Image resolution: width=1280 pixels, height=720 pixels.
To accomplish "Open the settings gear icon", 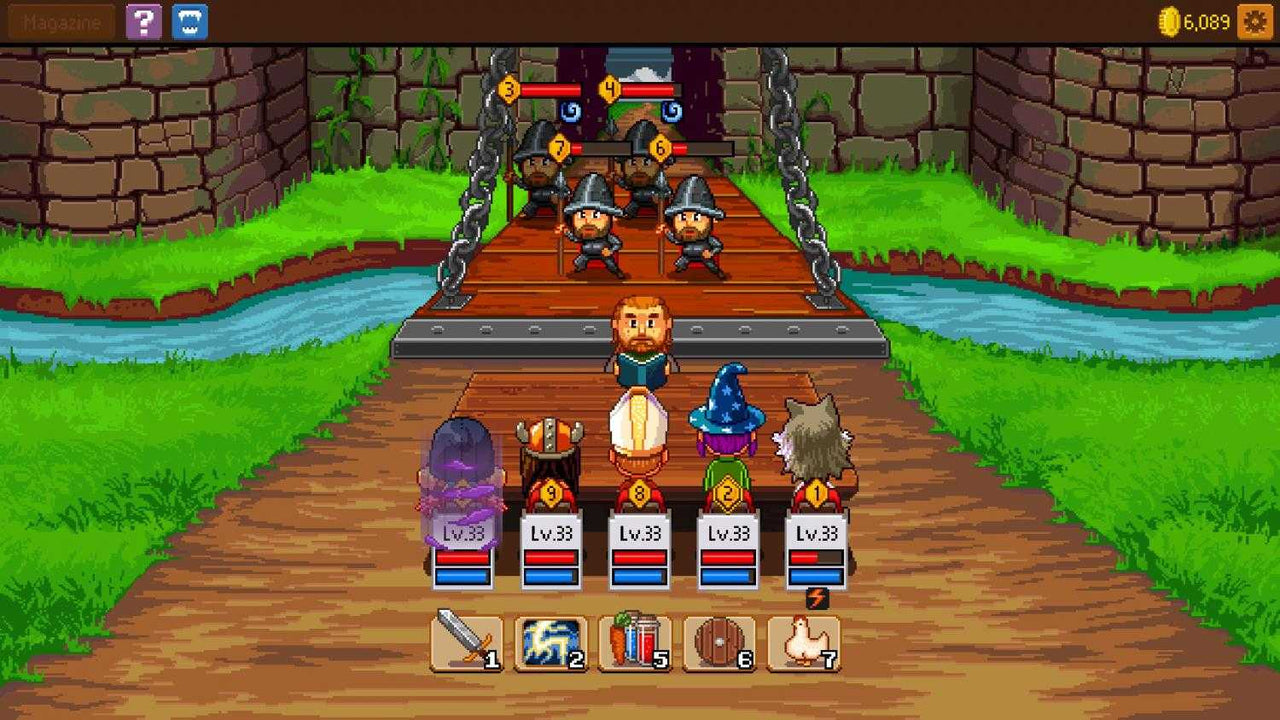I will (1257, 21).
